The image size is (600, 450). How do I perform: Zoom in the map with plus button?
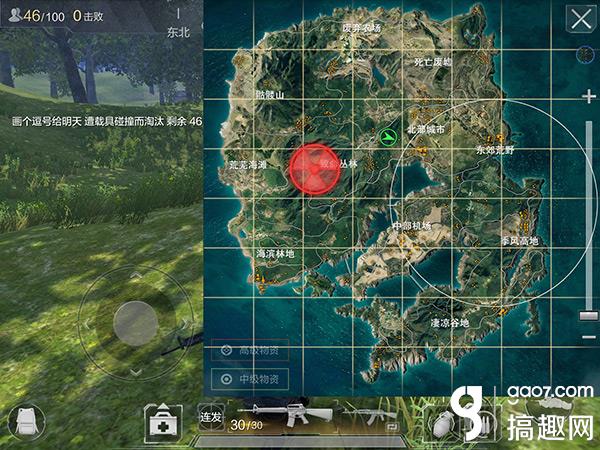(588, 95)
